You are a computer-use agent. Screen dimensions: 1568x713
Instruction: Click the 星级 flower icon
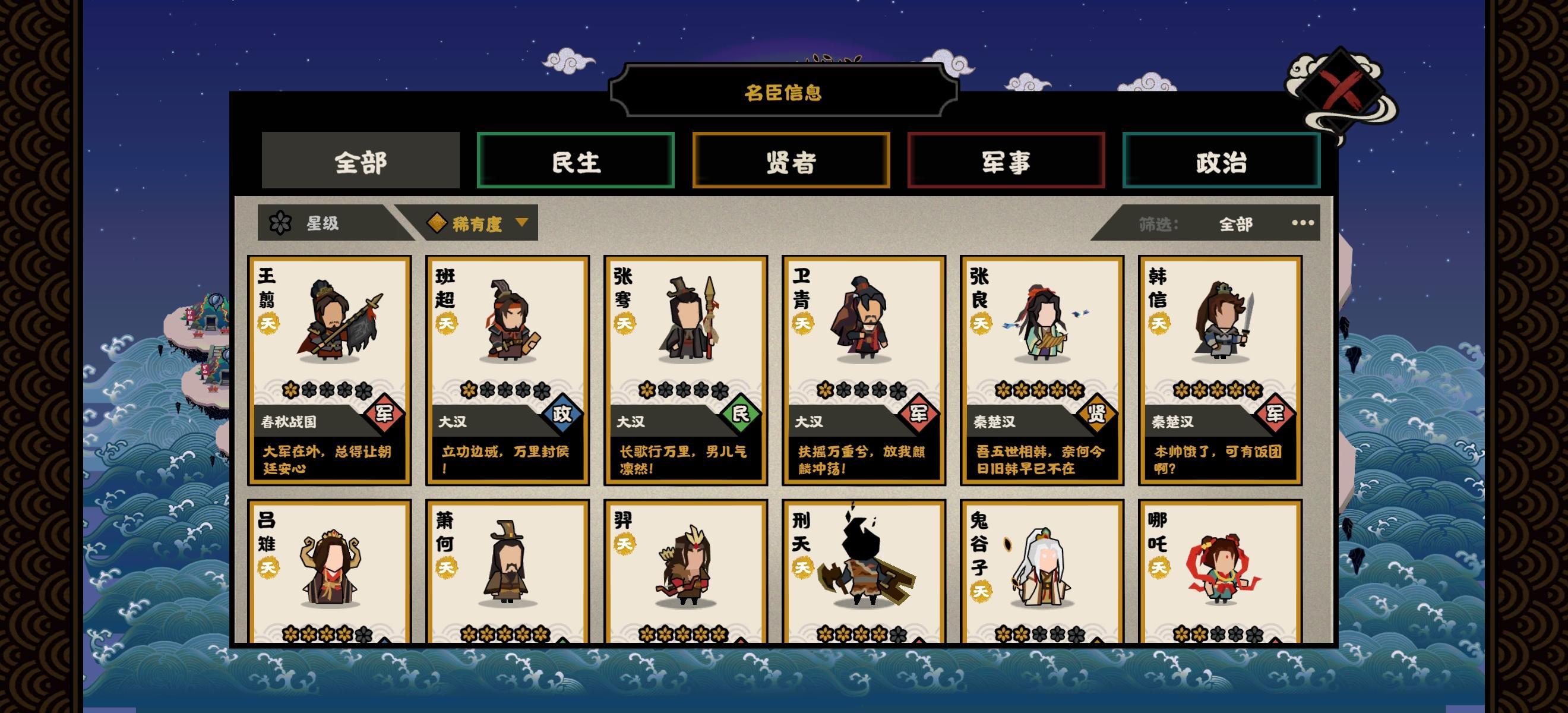(x=280, y=223)
